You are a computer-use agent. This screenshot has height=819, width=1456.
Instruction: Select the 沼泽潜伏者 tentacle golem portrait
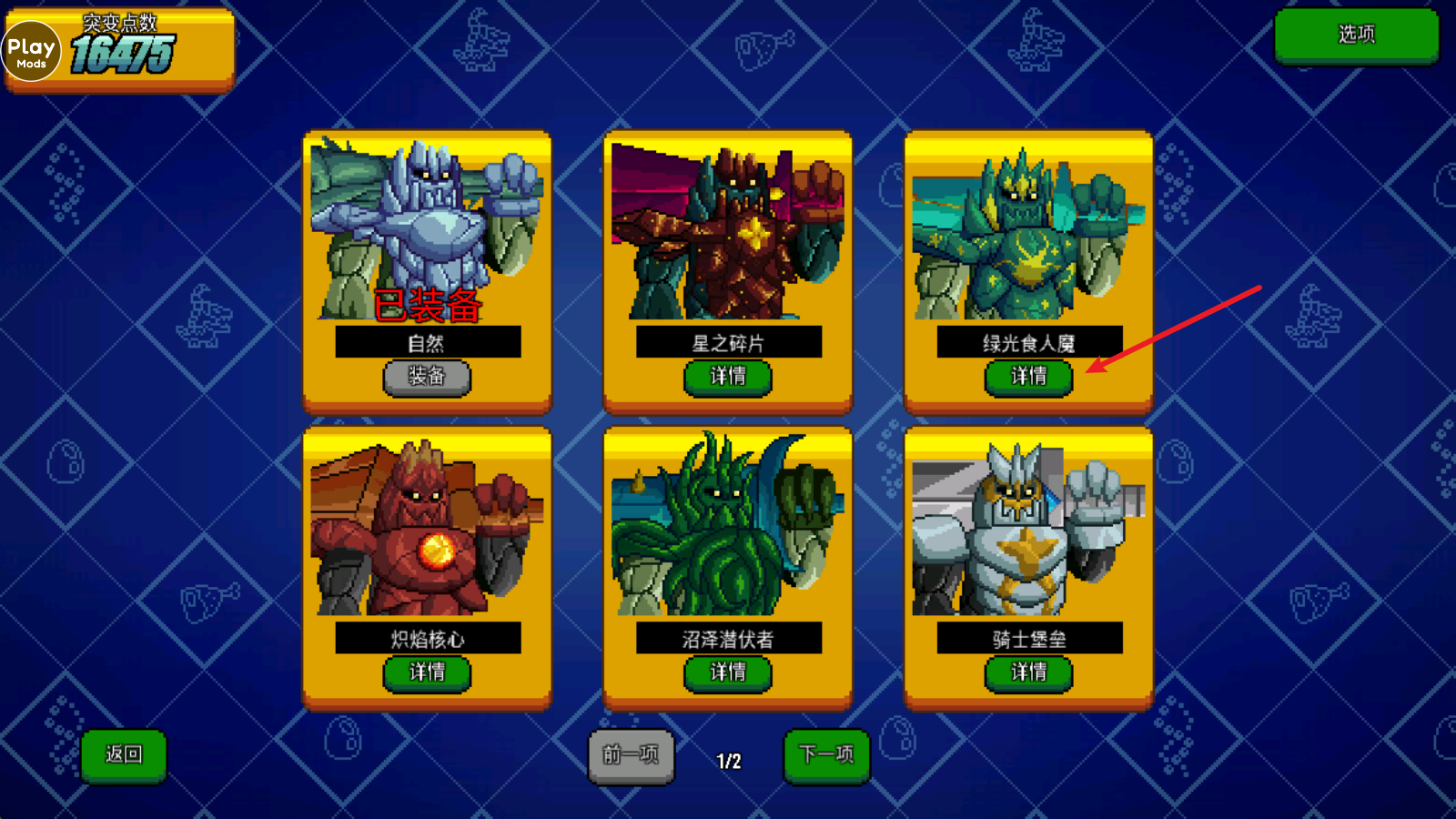pyautogui.click(x=728, y=528)
